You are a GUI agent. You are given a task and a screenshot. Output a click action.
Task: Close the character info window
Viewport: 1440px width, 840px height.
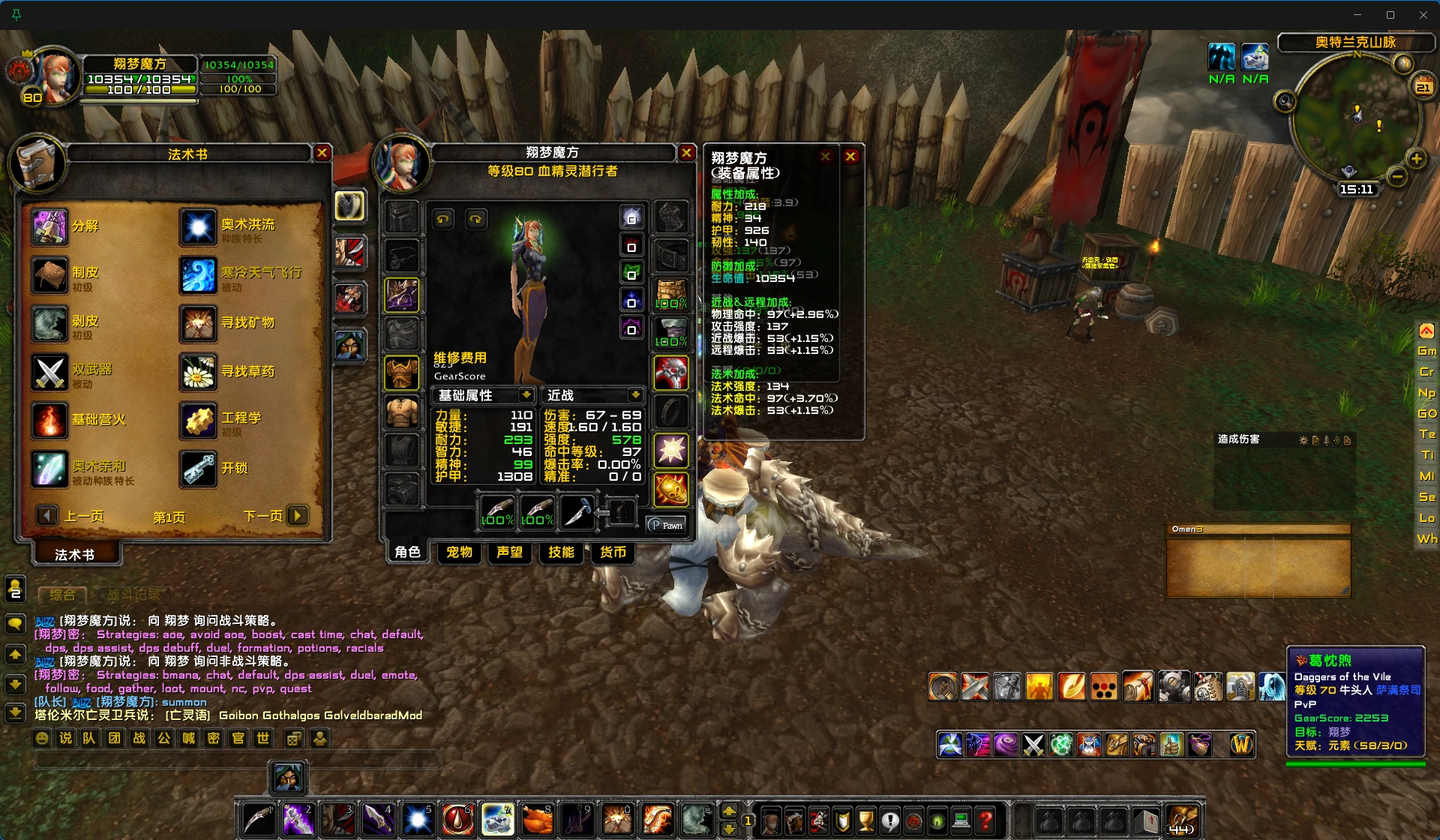click(686, 153)
